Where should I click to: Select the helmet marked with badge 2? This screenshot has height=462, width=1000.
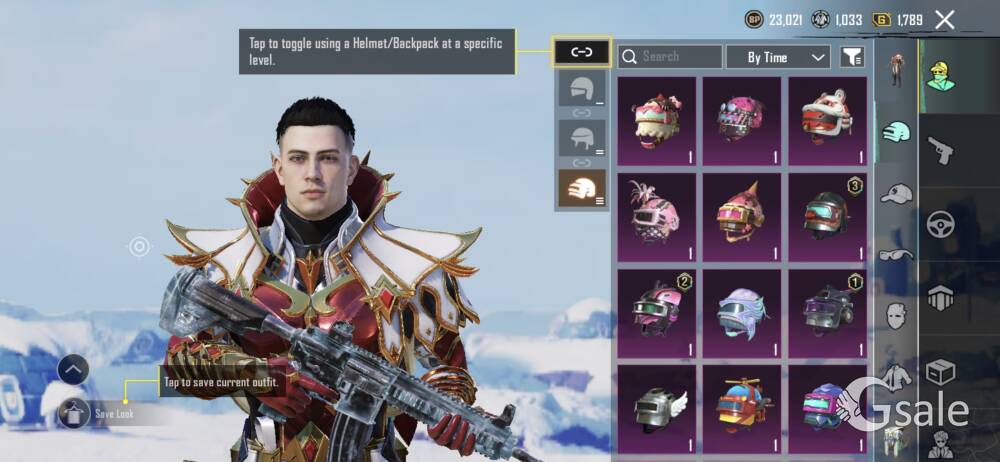point(656,312)
